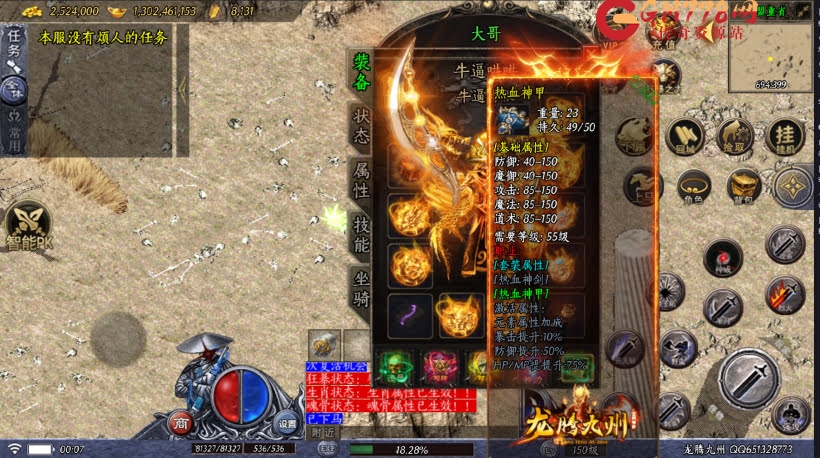Select the green skull equipment slot
This screenshot has width=820, height=458.
tap(394, 364)
